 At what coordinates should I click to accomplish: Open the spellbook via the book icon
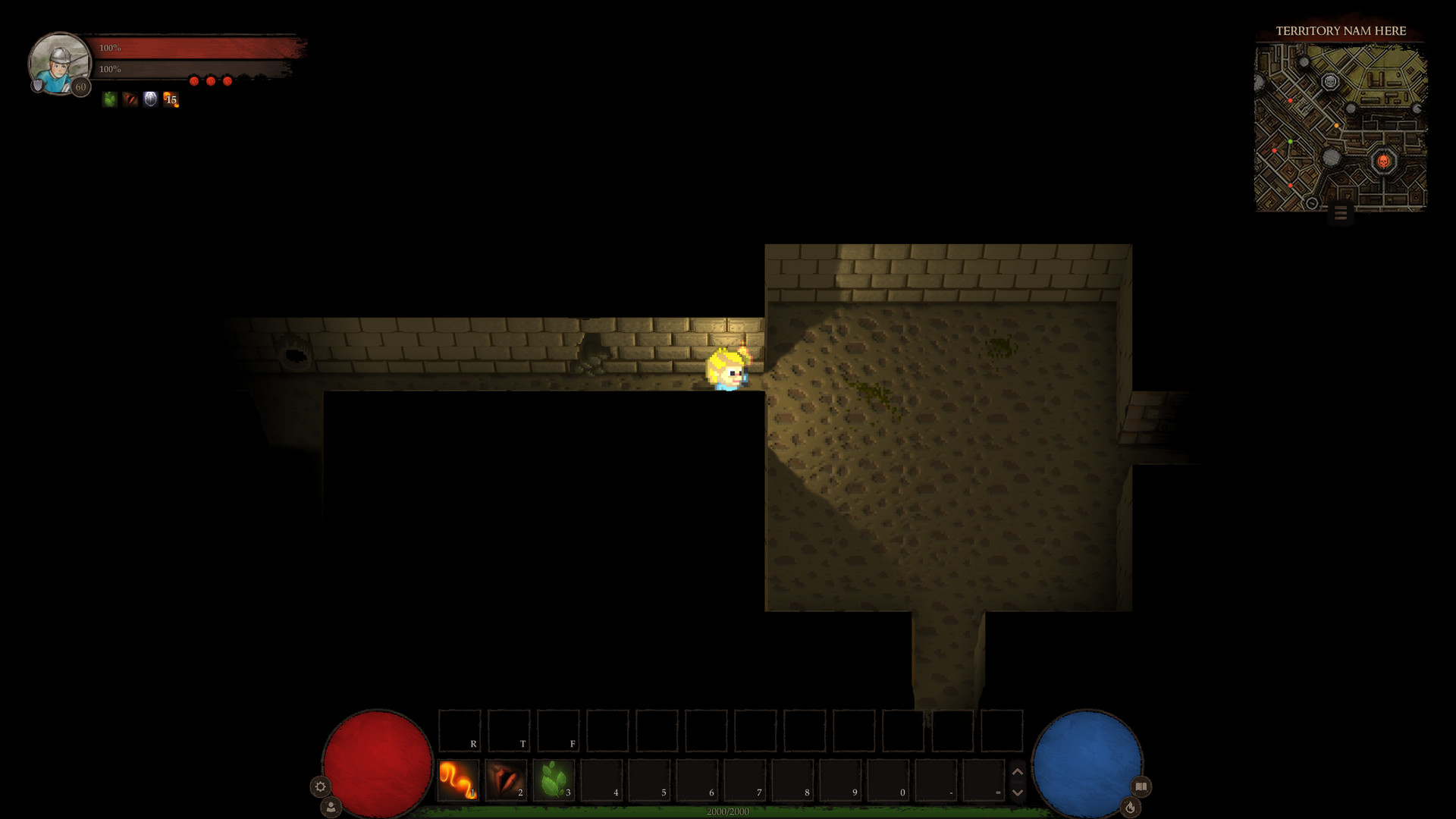pyautogui.click(x=1141, y=786)
